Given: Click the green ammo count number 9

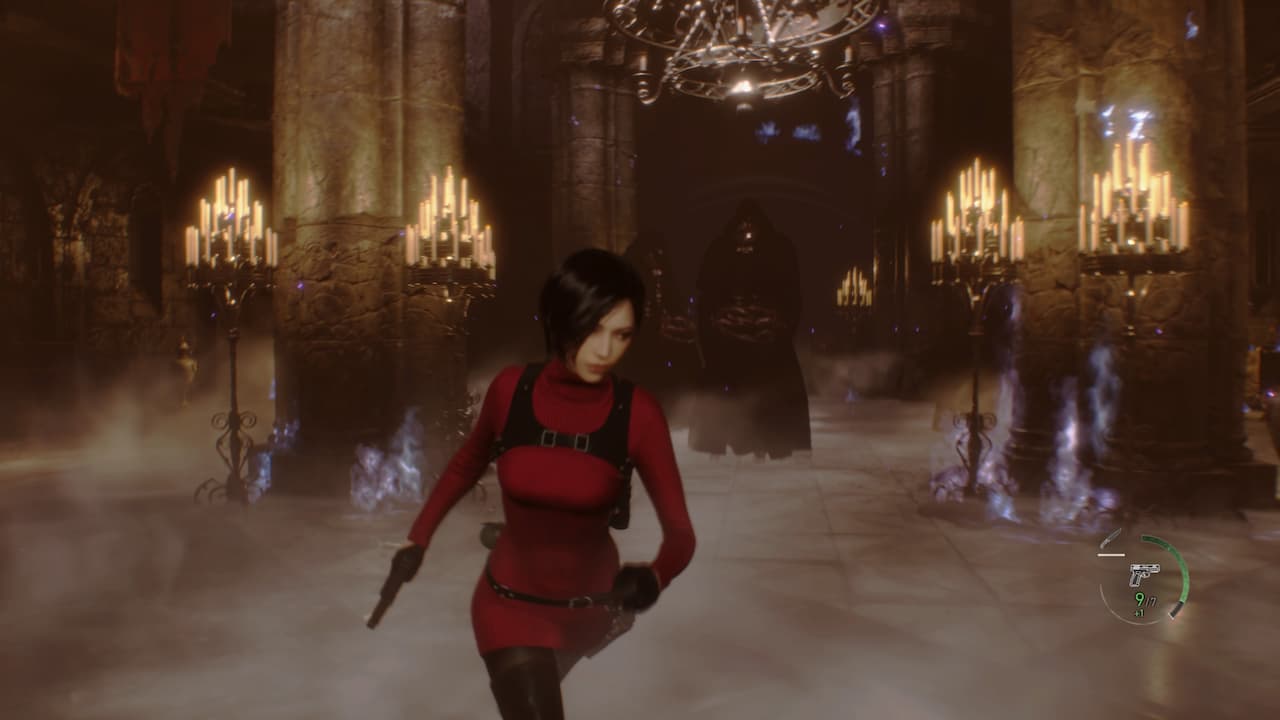Looking at the screenshot, I should [x=1139, y=599].
